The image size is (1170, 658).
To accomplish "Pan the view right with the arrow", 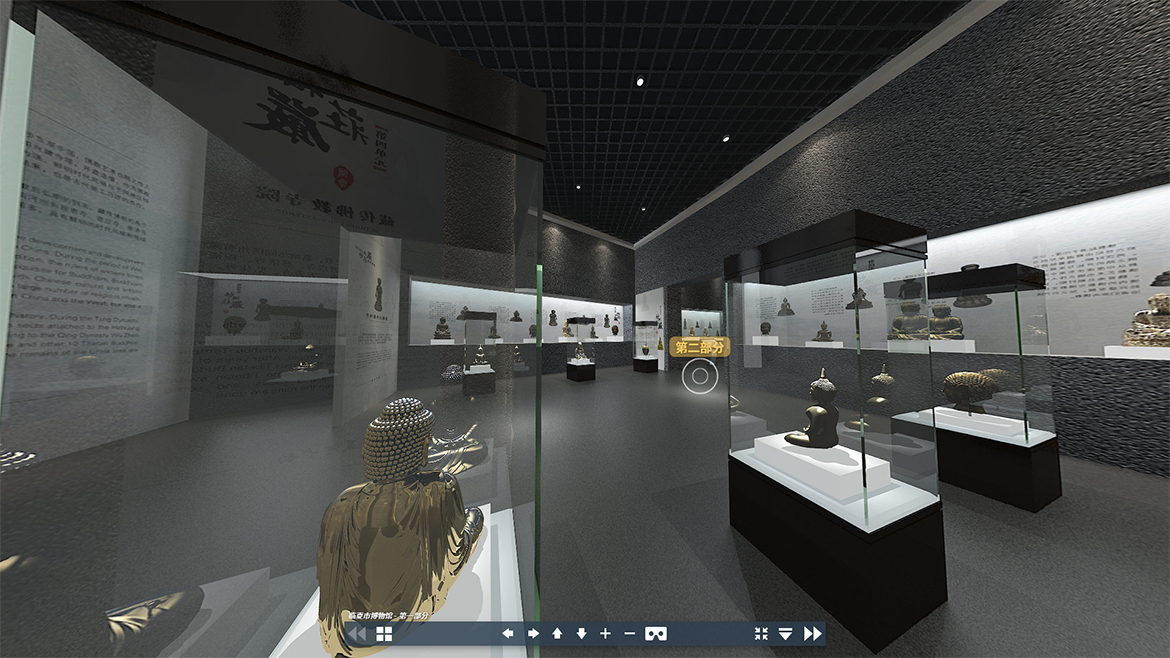I will (x=533, y=633).
